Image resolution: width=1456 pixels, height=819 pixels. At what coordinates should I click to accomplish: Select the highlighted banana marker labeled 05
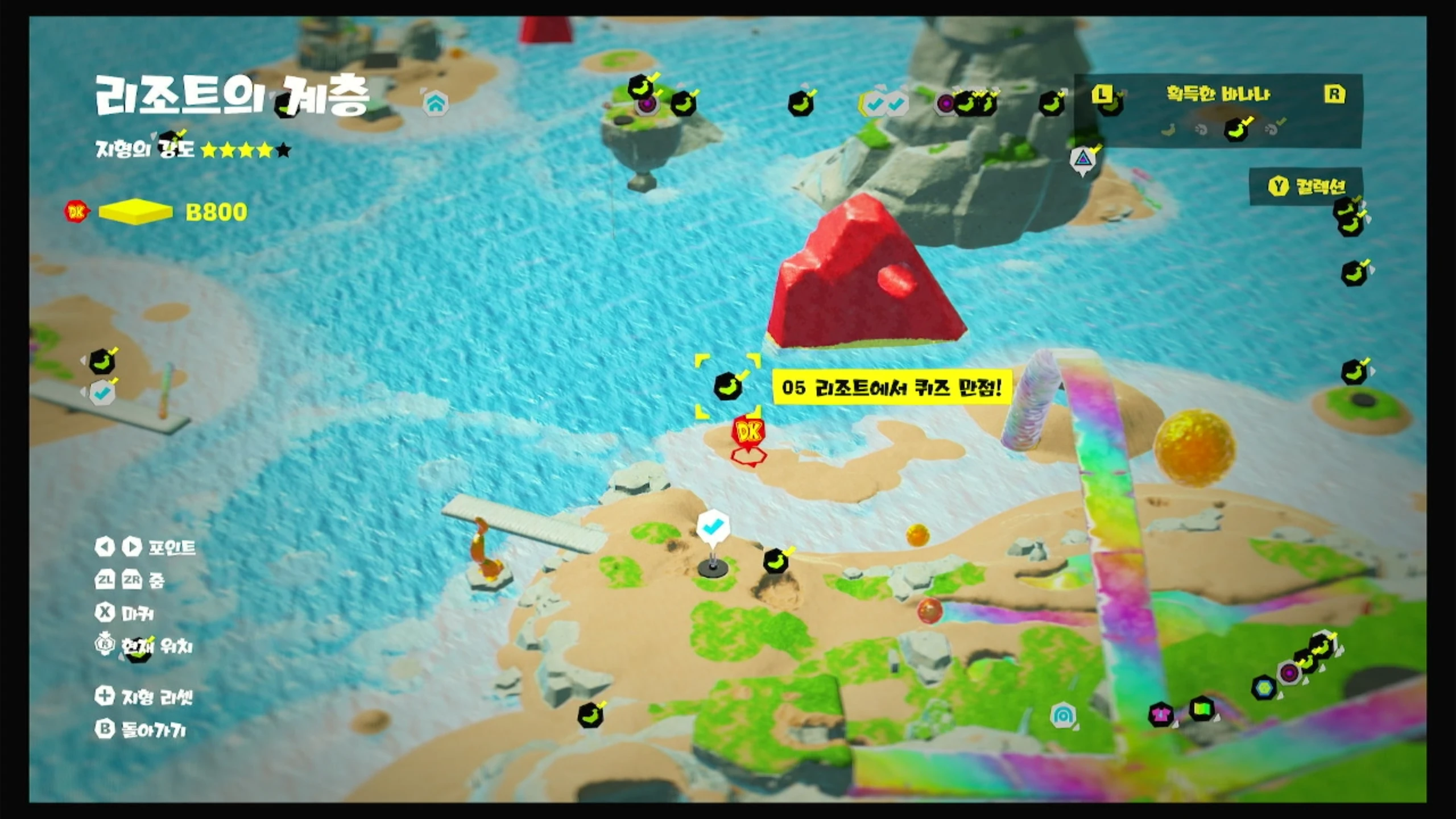728,386
